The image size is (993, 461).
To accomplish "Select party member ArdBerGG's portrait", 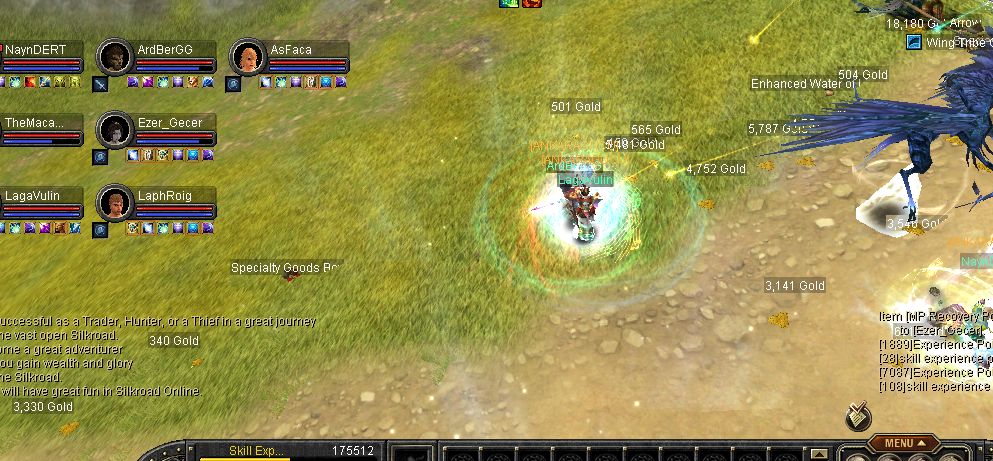I will 115,57.
